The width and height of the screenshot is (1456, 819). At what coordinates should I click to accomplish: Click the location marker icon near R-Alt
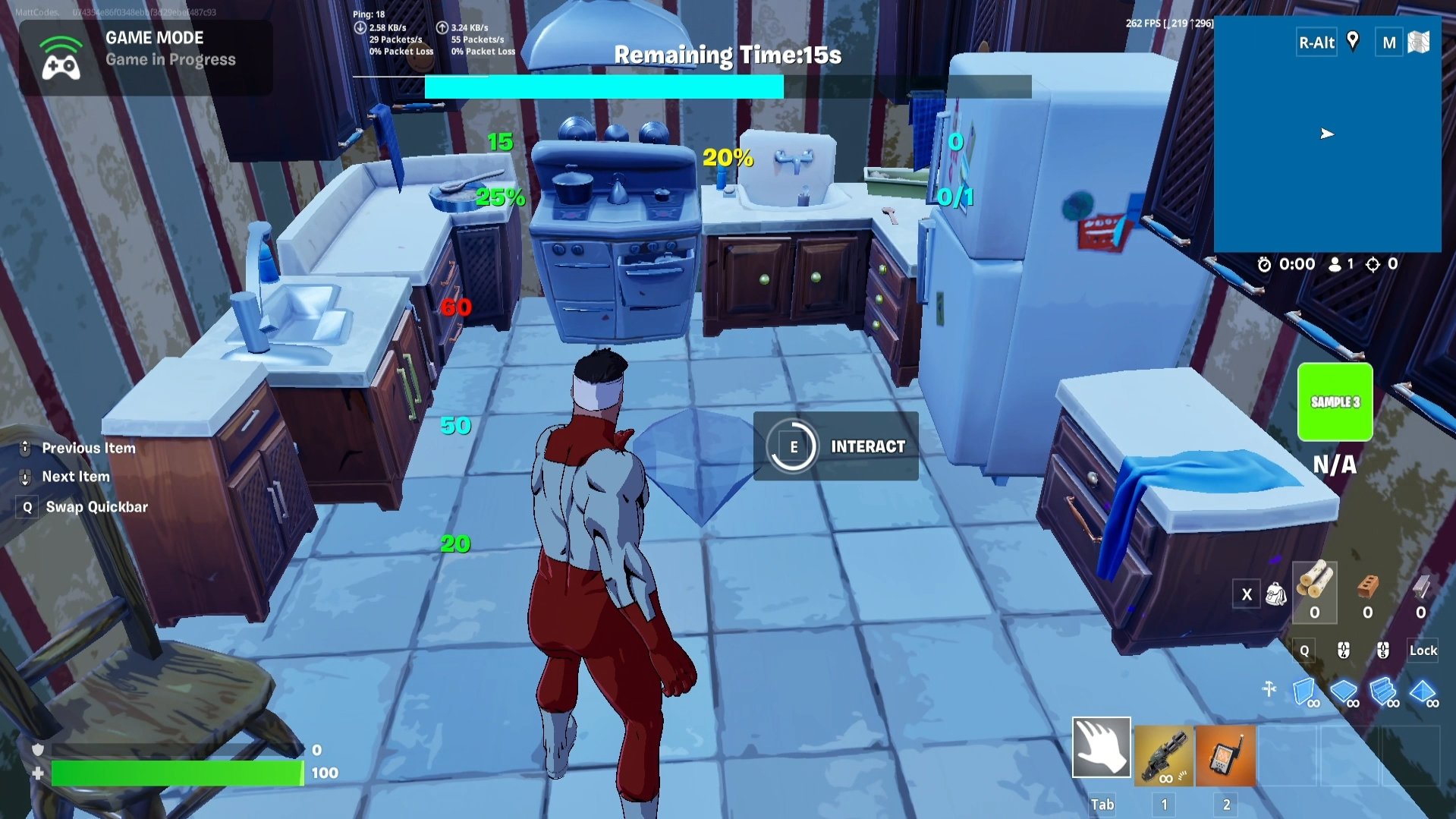pyautogui.click(x=1353, y=43)
